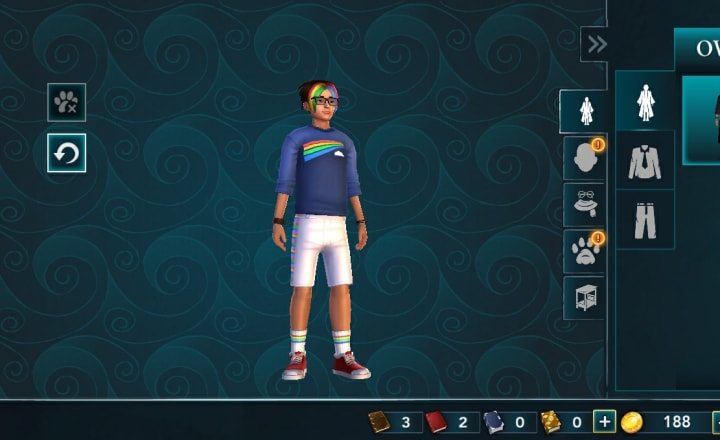The image size is (720, 440).
Task: Open the pet paw category tab
Action: (583, 251)
